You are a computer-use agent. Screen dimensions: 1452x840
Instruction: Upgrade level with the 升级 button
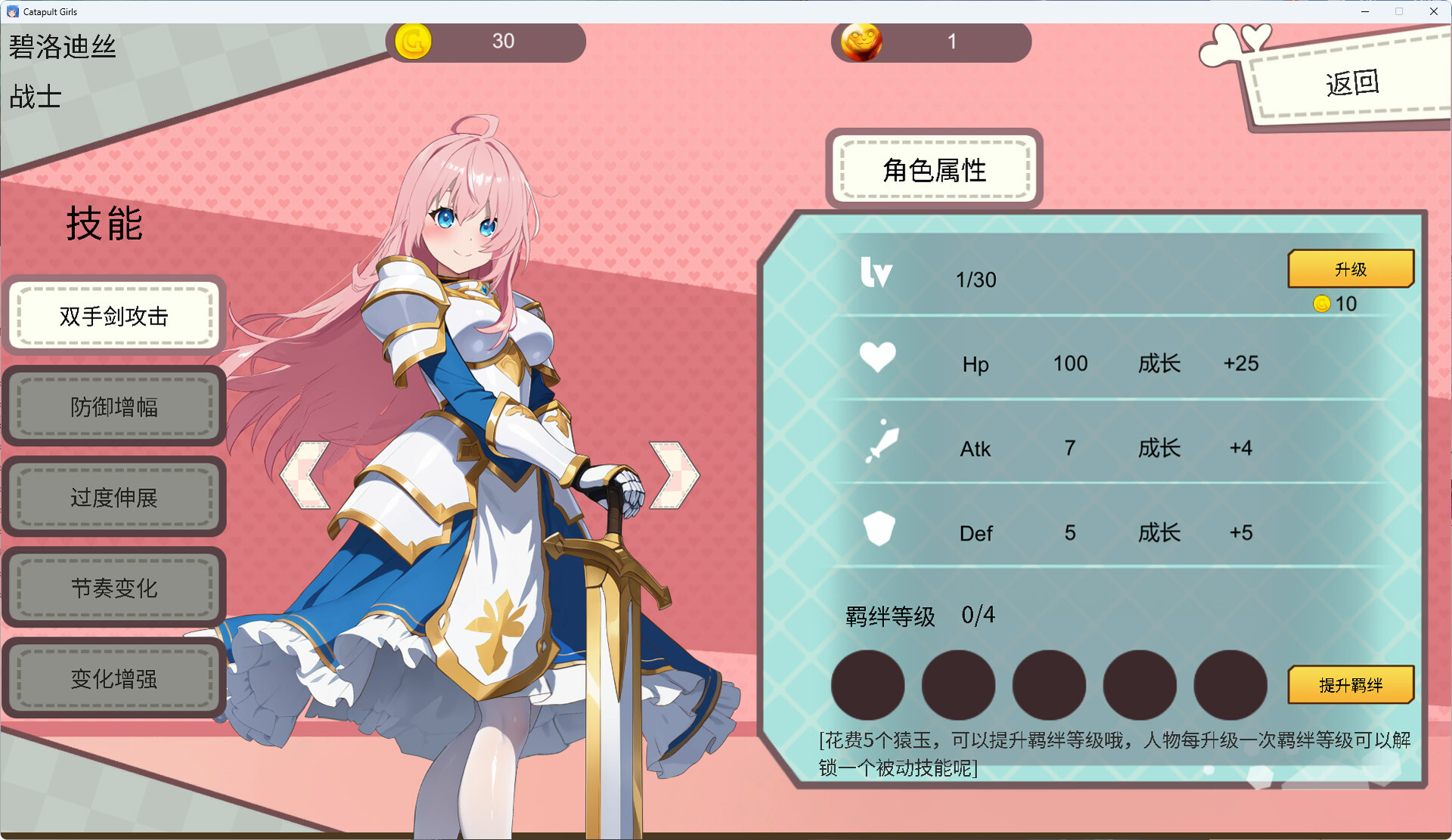click(x=1351, y=269)
